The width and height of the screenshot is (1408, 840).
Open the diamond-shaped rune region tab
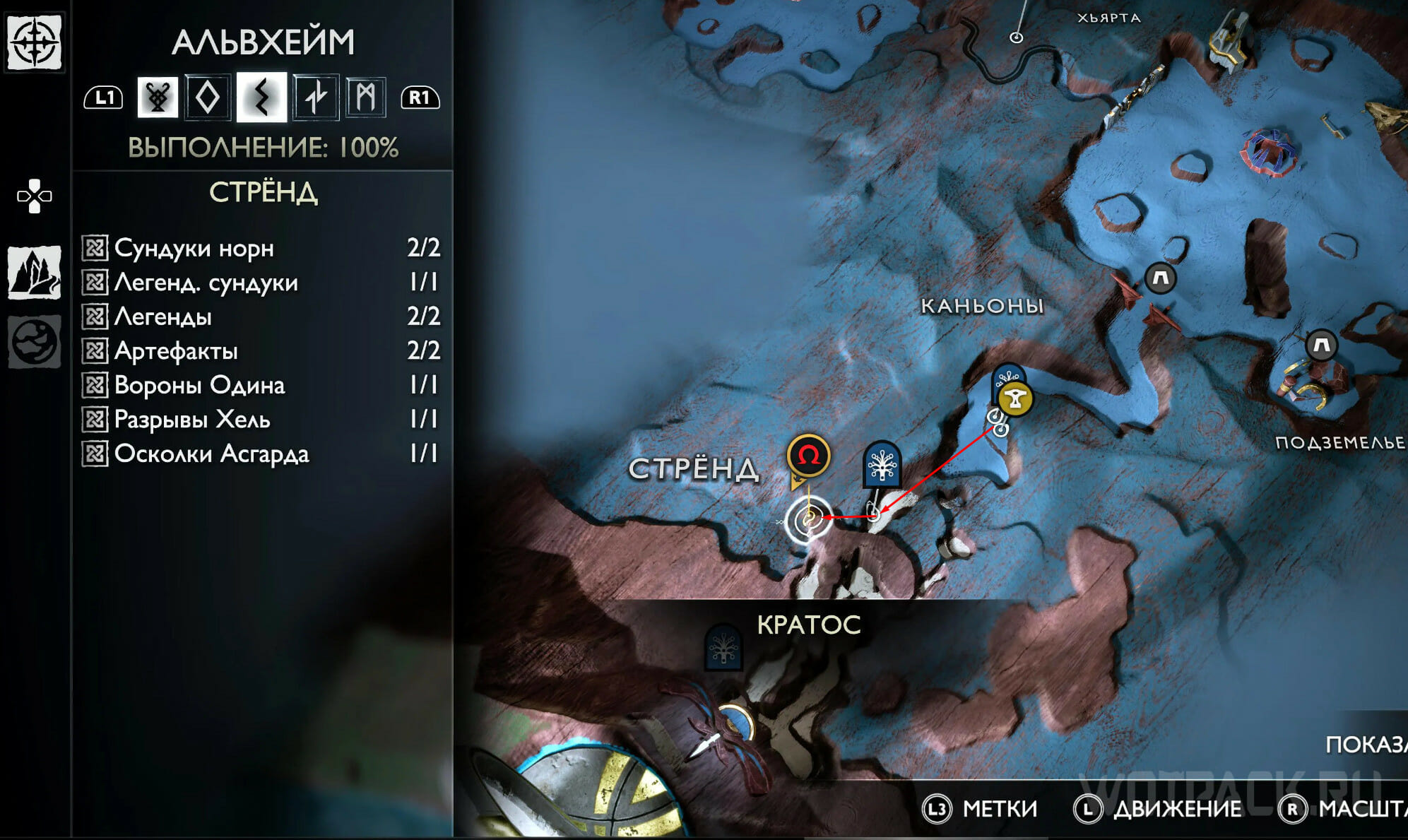point(208,97)
